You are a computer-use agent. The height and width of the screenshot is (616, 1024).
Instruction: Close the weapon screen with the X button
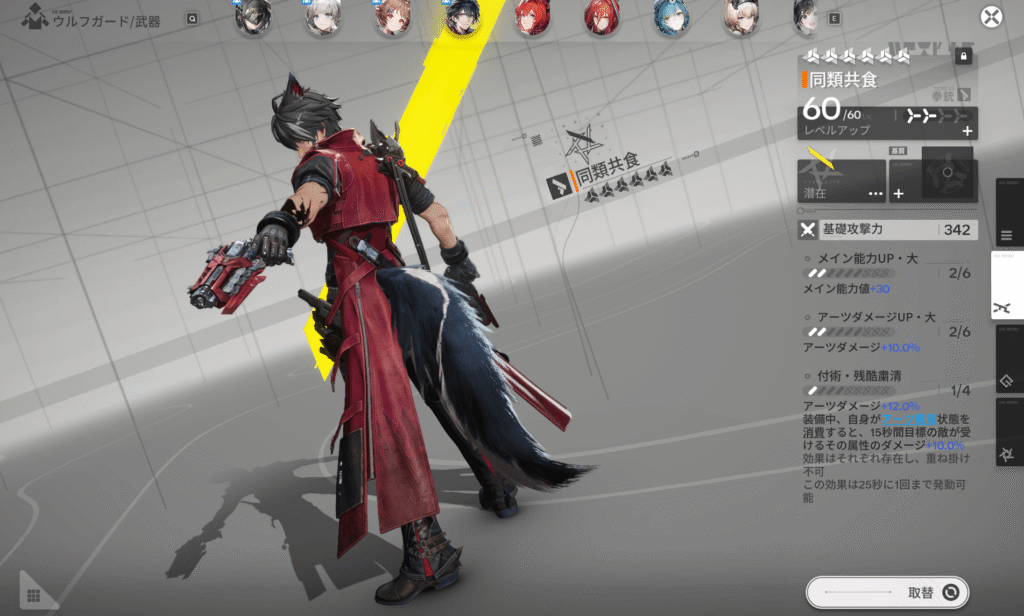click(x=991, y=17)
